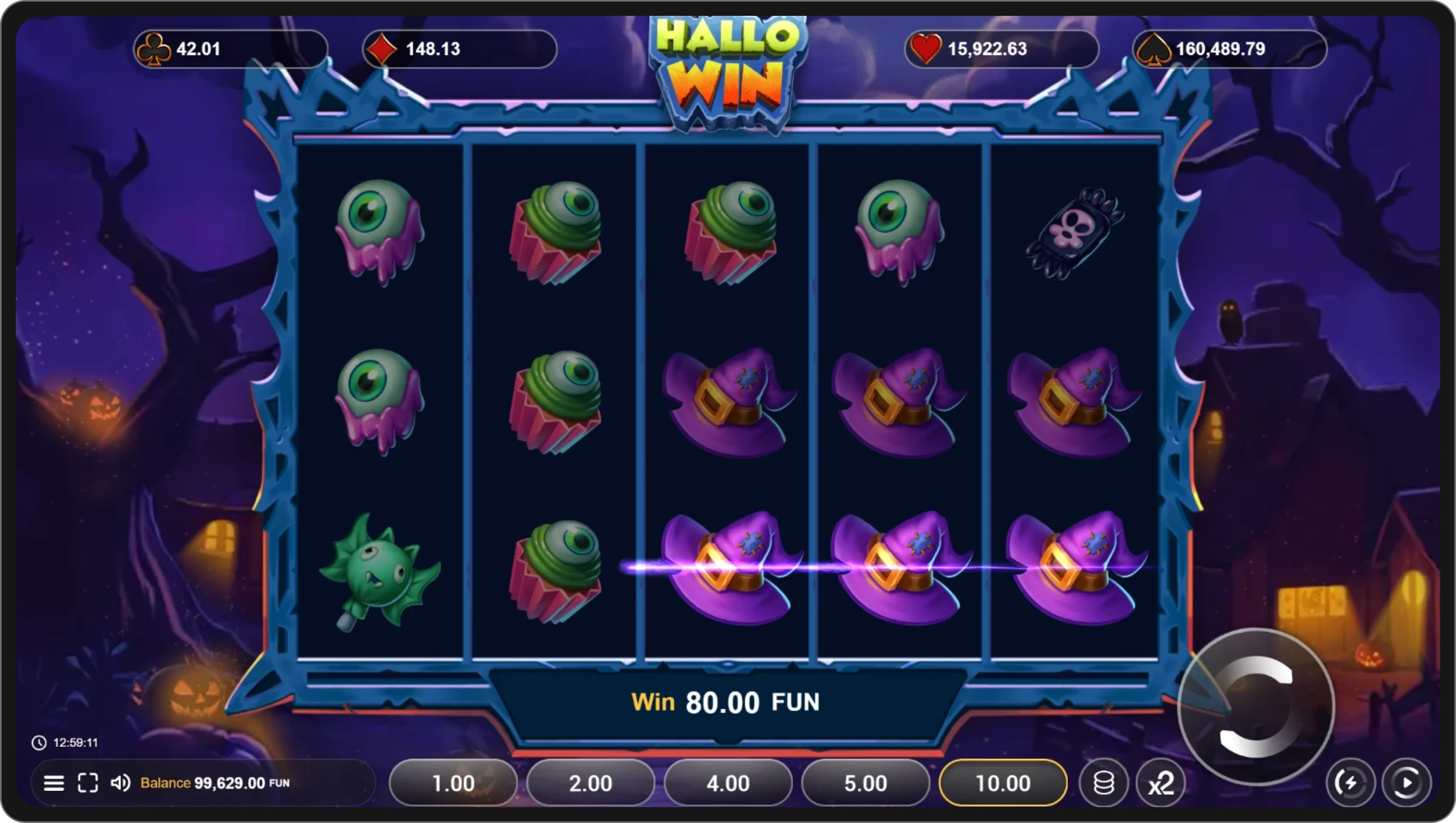Select the 5.00 bet value
The image size is (1456, 823).
tap(865, 783)
